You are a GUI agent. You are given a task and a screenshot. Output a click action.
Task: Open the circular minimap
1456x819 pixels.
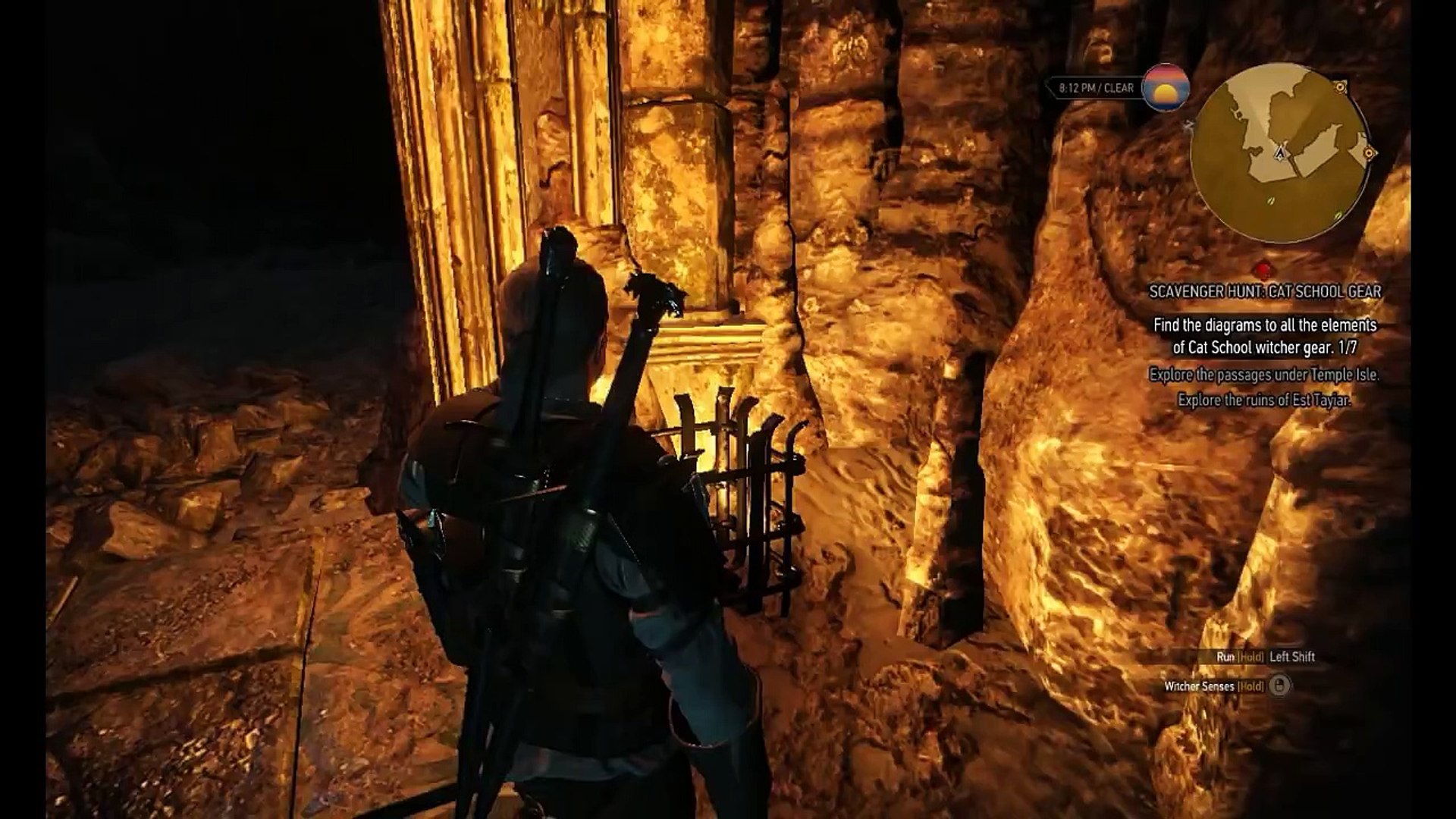pyautogui.click(x=1280, y=154)
